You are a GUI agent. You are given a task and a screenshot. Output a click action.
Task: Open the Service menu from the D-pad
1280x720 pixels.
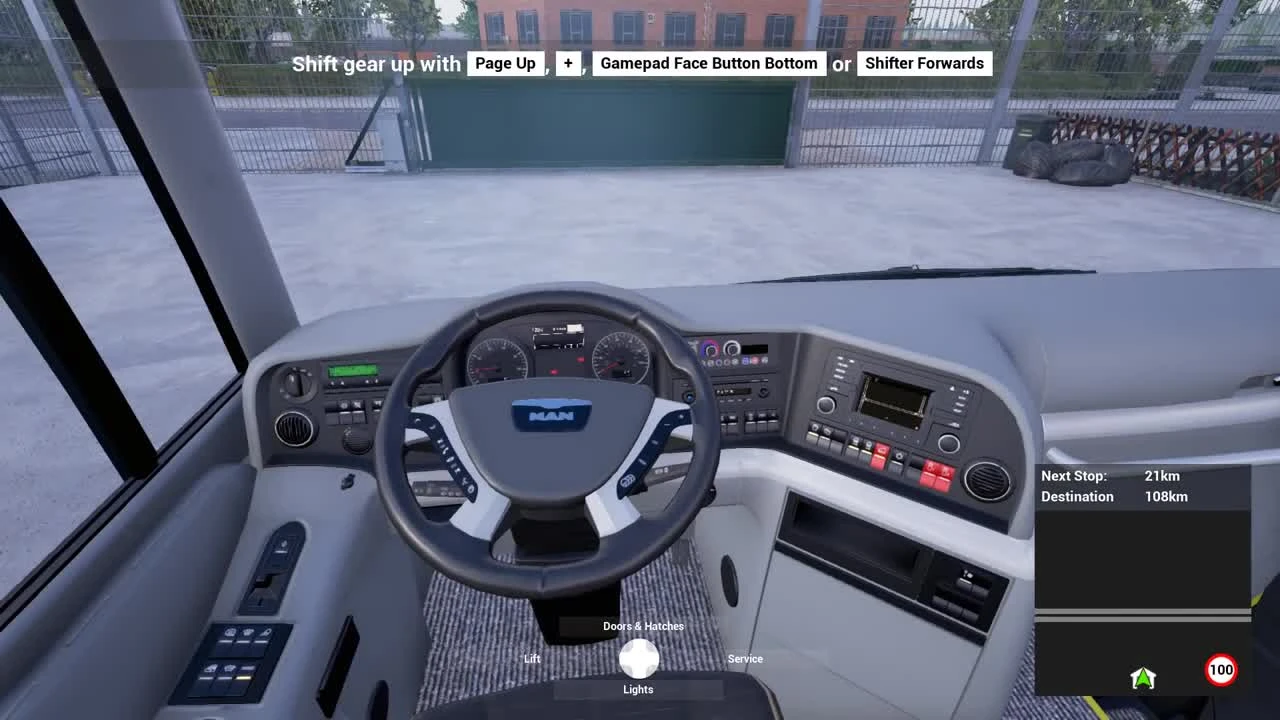[x=745, y=658]
